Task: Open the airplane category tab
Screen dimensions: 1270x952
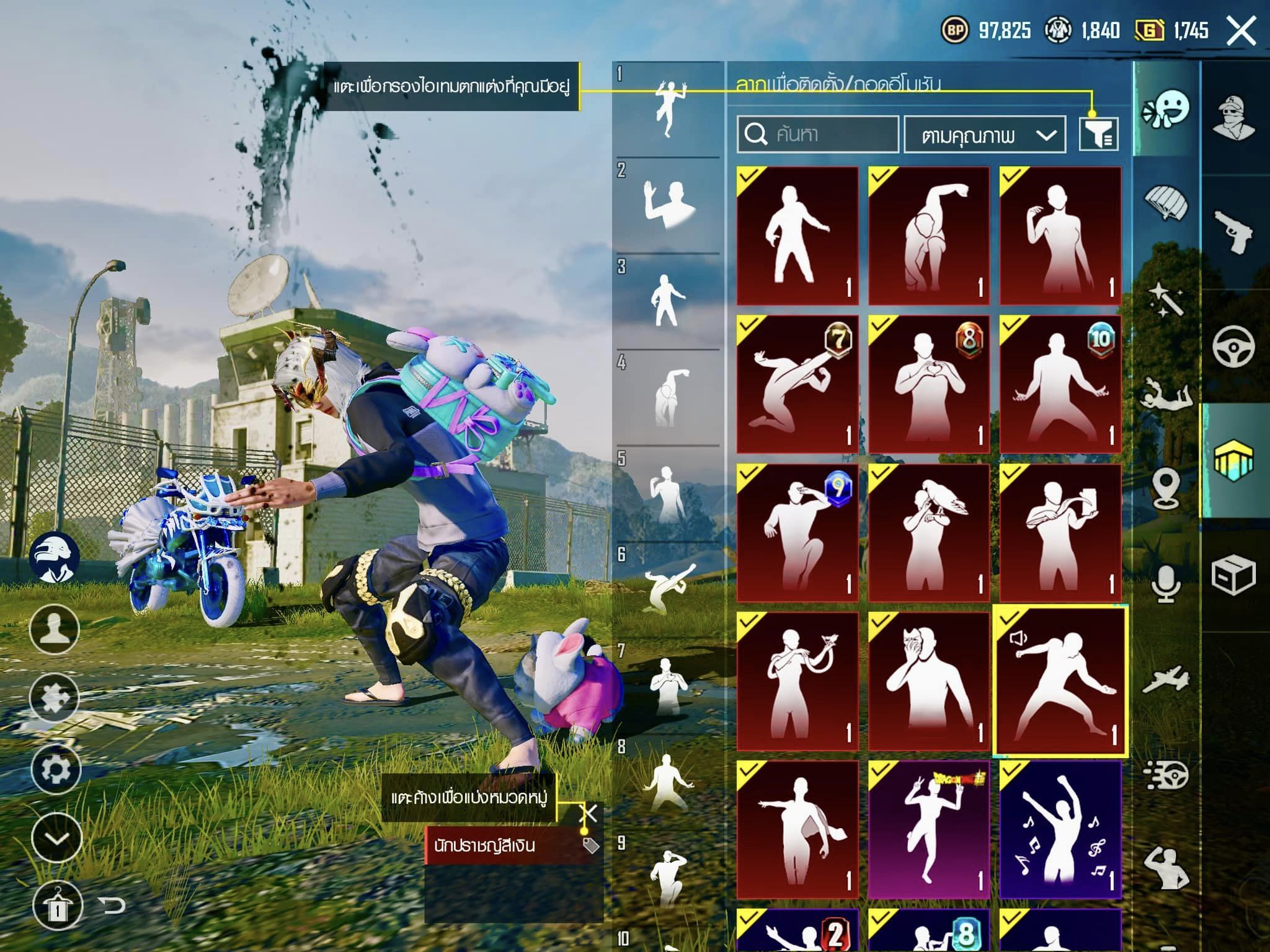Action: coord(1166,680)
